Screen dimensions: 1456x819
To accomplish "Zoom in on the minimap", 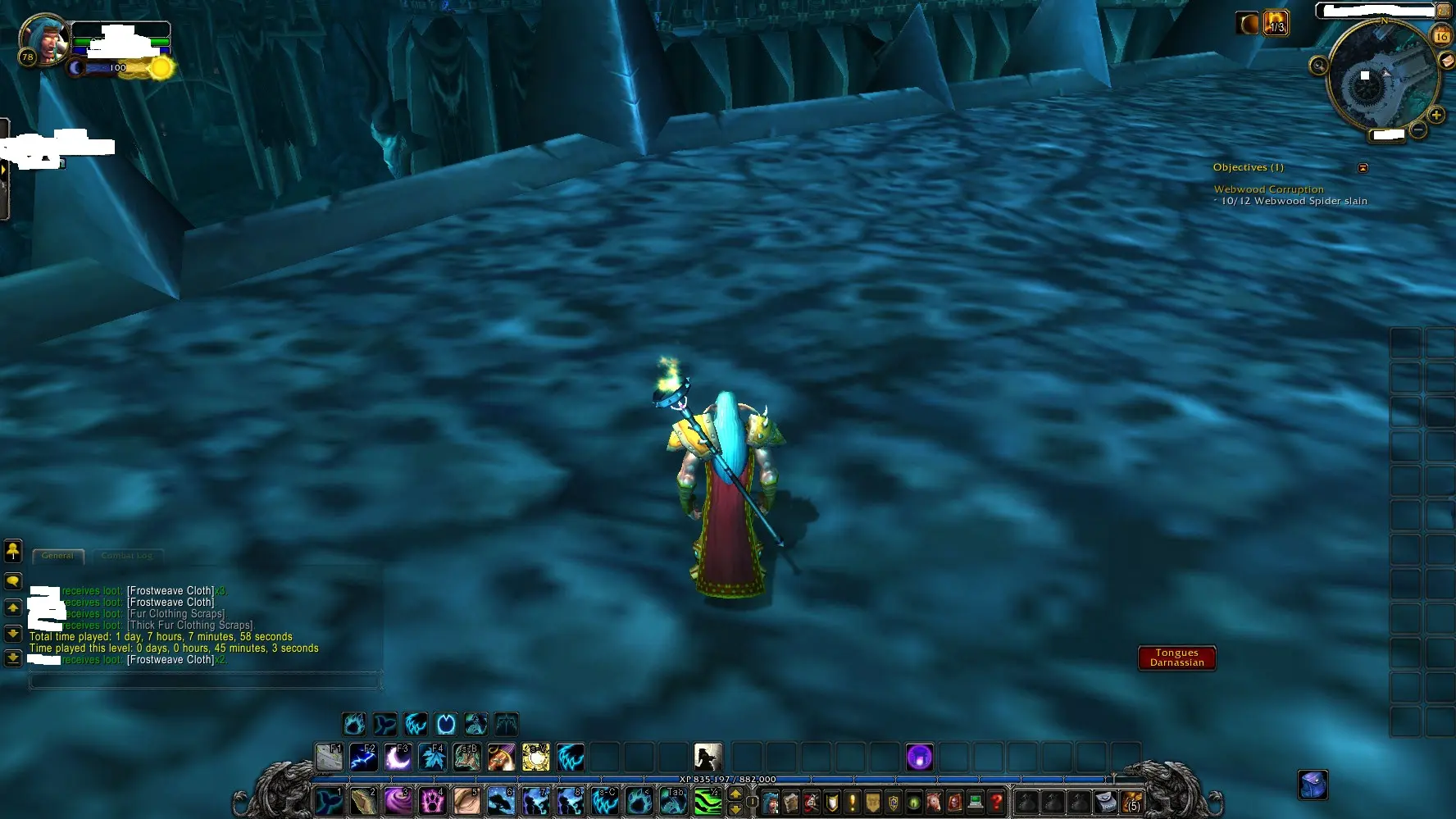I will (x=1436, y=115).
